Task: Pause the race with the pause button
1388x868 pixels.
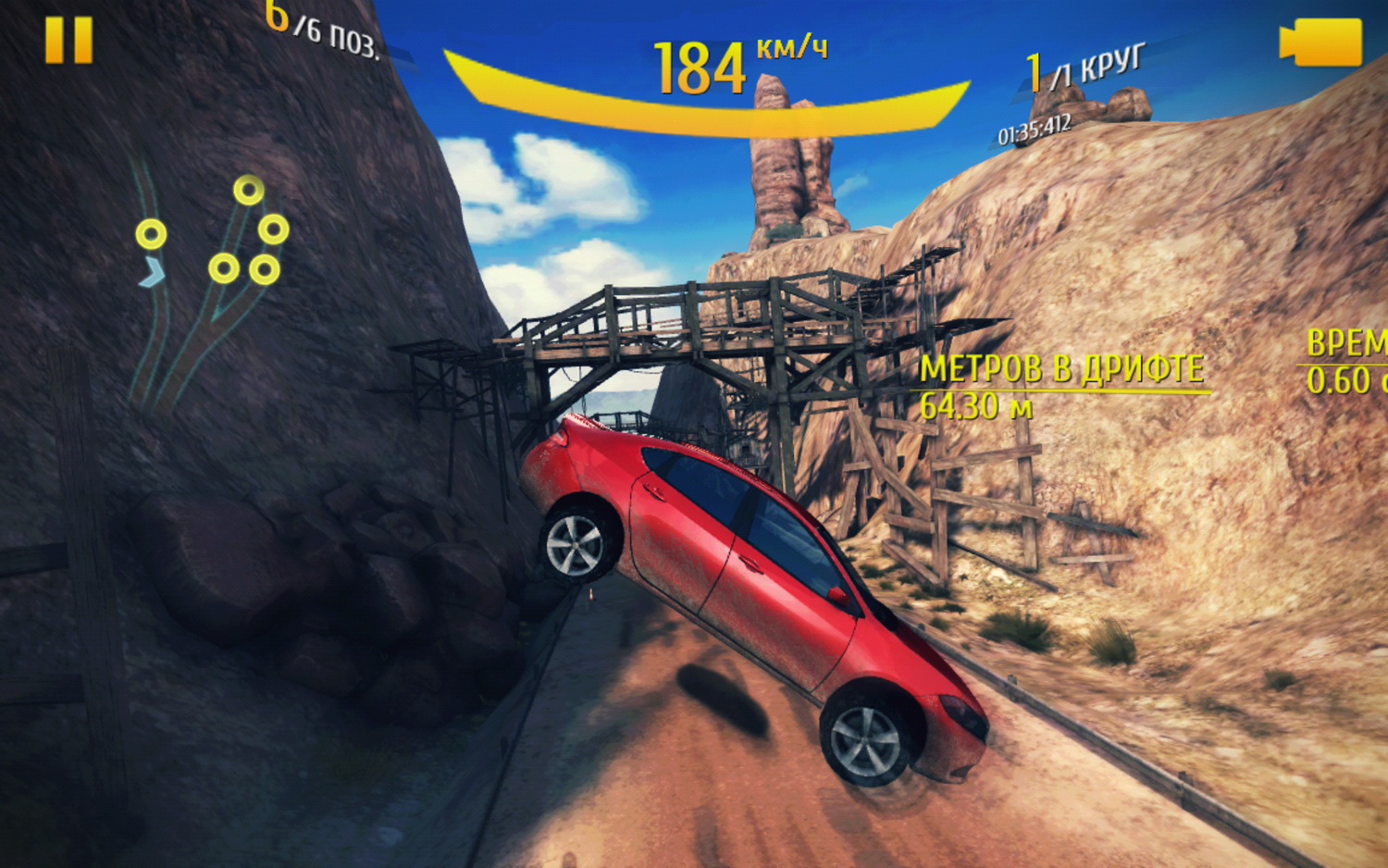Action: tap(69, 42)
